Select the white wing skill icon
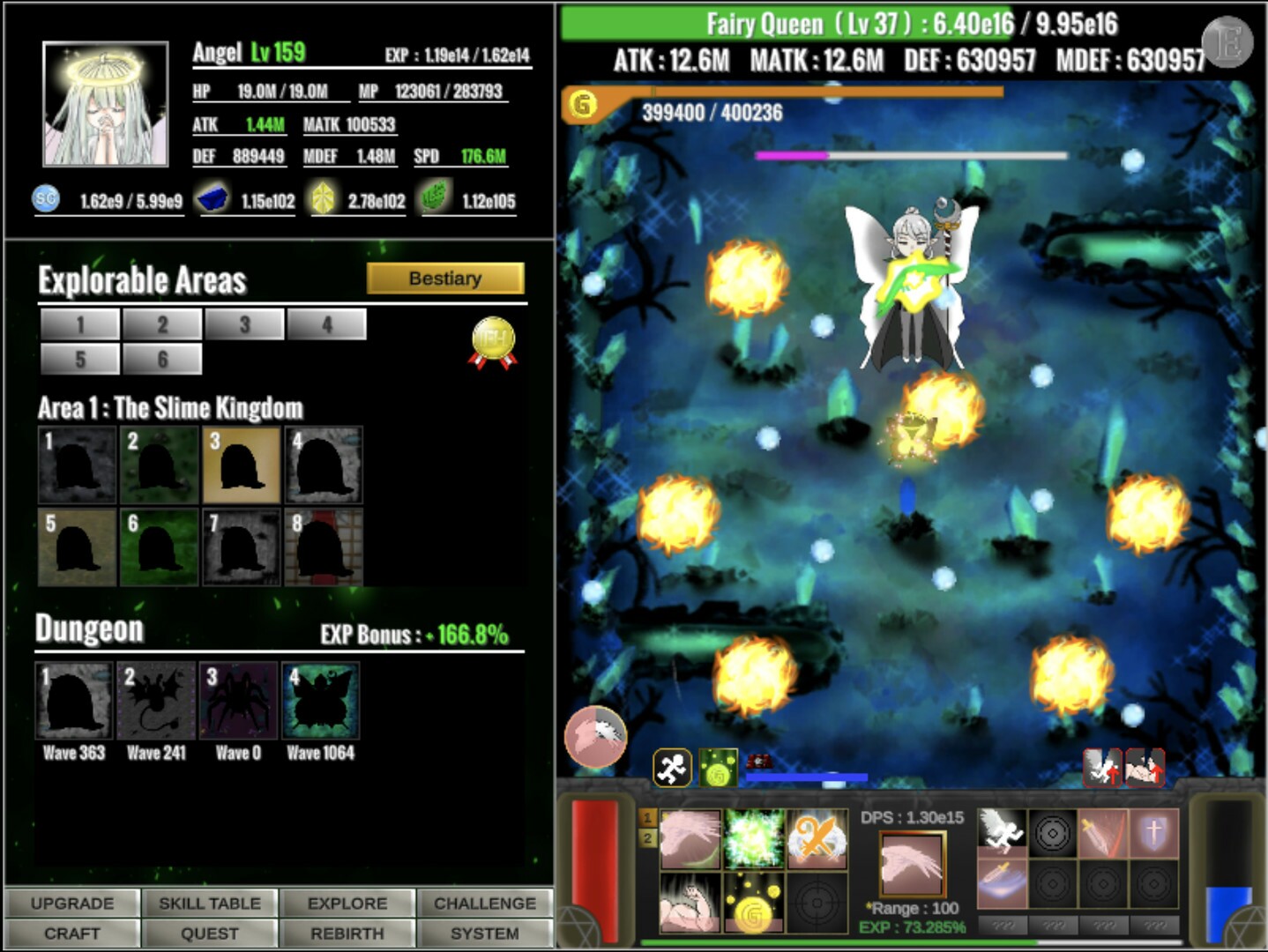Screen dimensions: 1268x952 pyautogui.click(x=690, y=839)
